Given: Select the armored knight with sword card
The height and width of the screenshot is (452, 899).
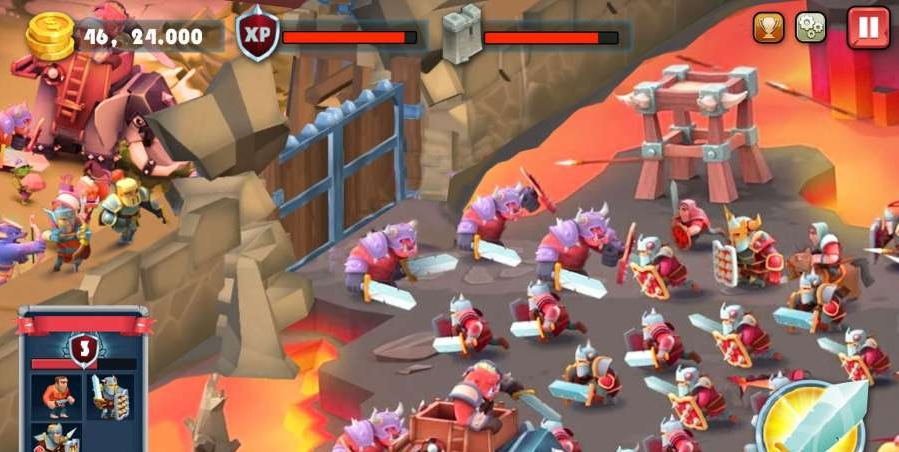Looking at the screenshot, I should tap(109, 395).
